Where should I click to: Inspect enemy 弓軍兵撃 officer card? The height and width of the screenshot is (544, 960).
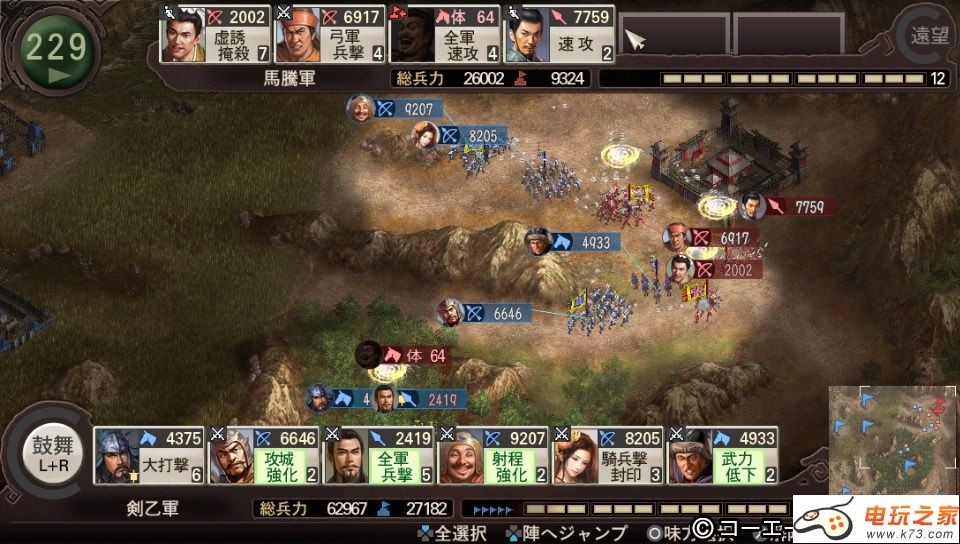pos(329,34)
